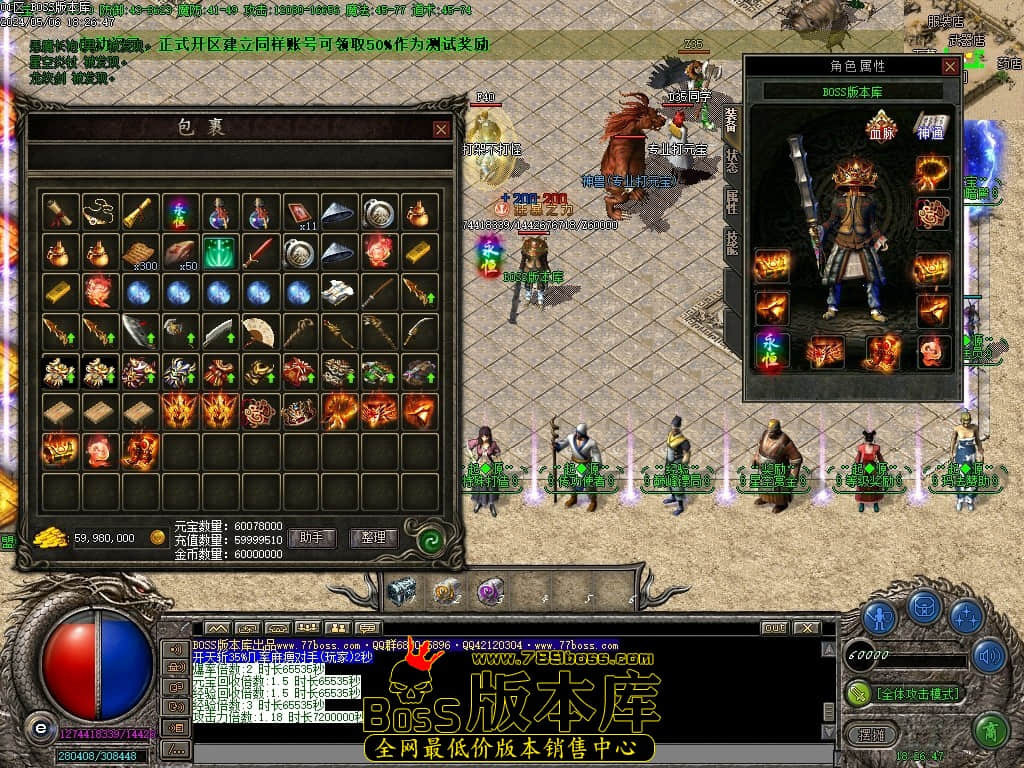1024x768 pixels.
Task: Click the treasure chest hotbar slot
Action: coord(400,591)
